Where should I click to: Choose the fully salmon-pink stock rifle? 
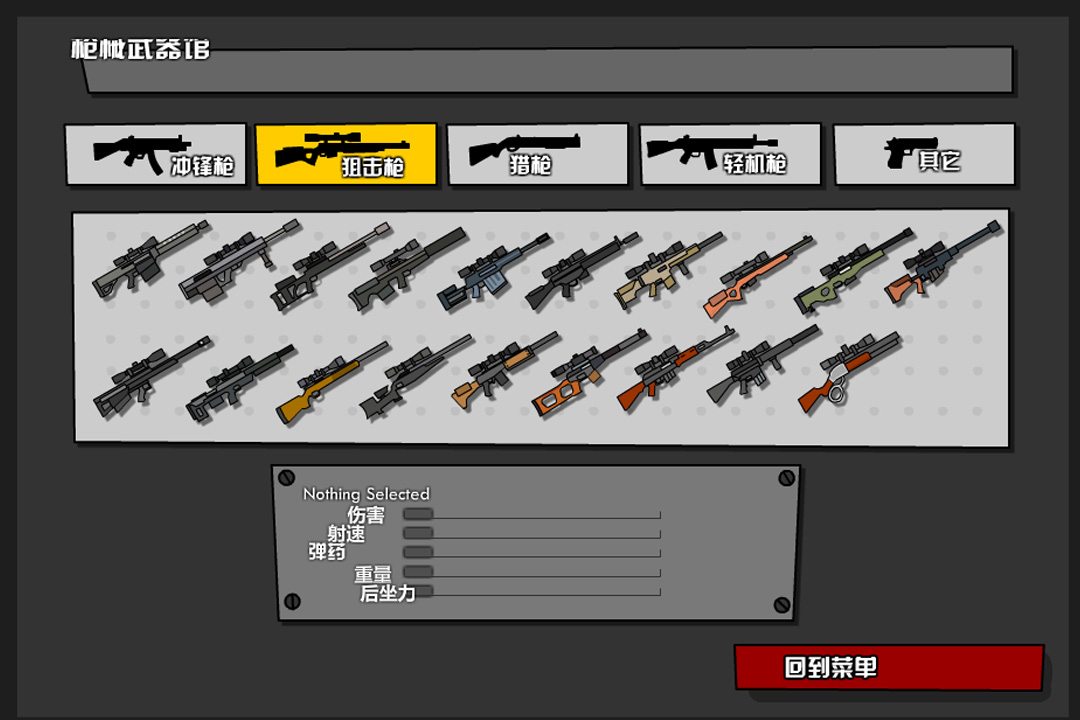click(756, 275)
